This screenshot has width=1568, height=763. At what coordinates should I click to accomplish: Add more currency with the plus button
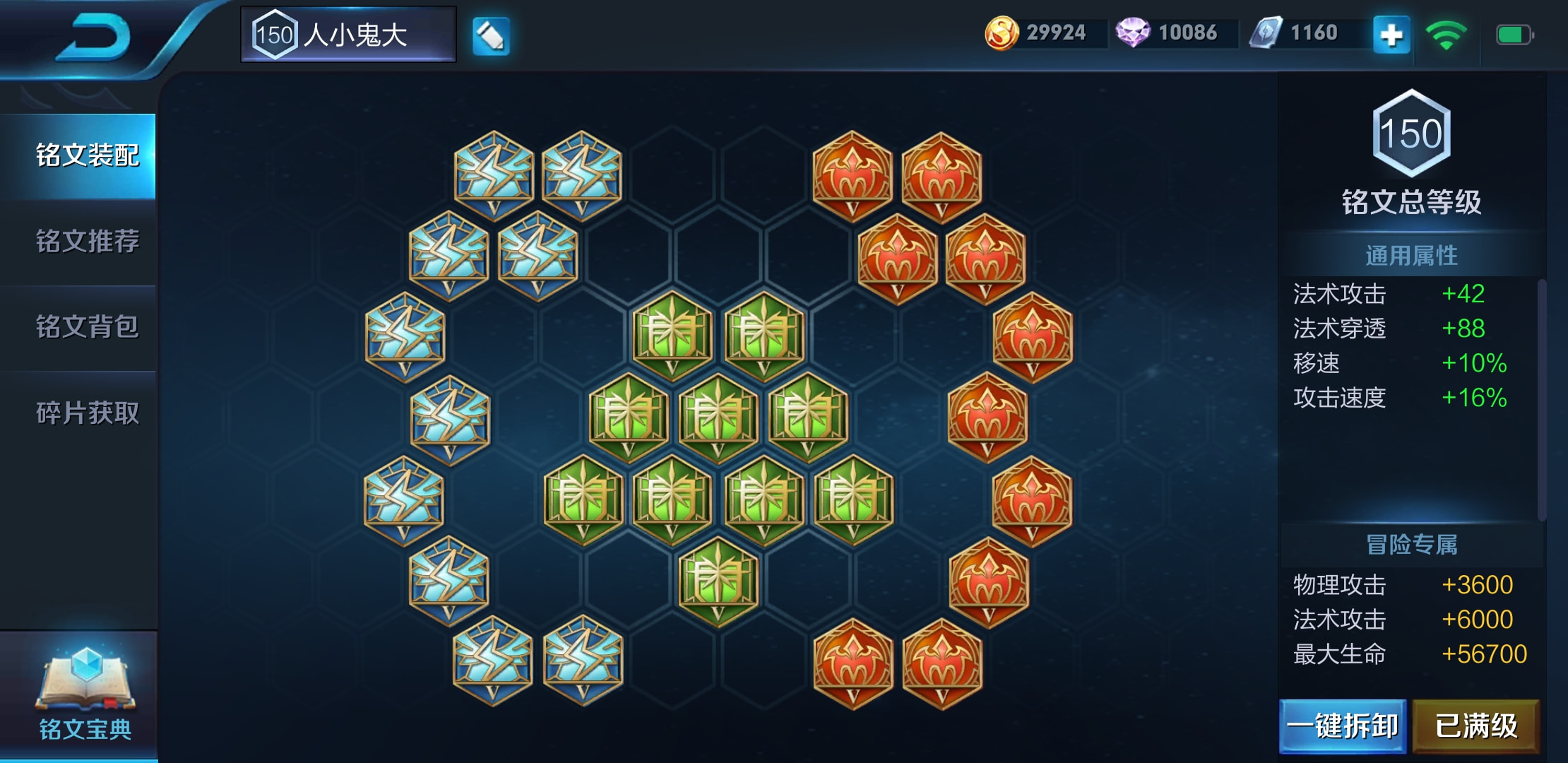click(1391, 35)
